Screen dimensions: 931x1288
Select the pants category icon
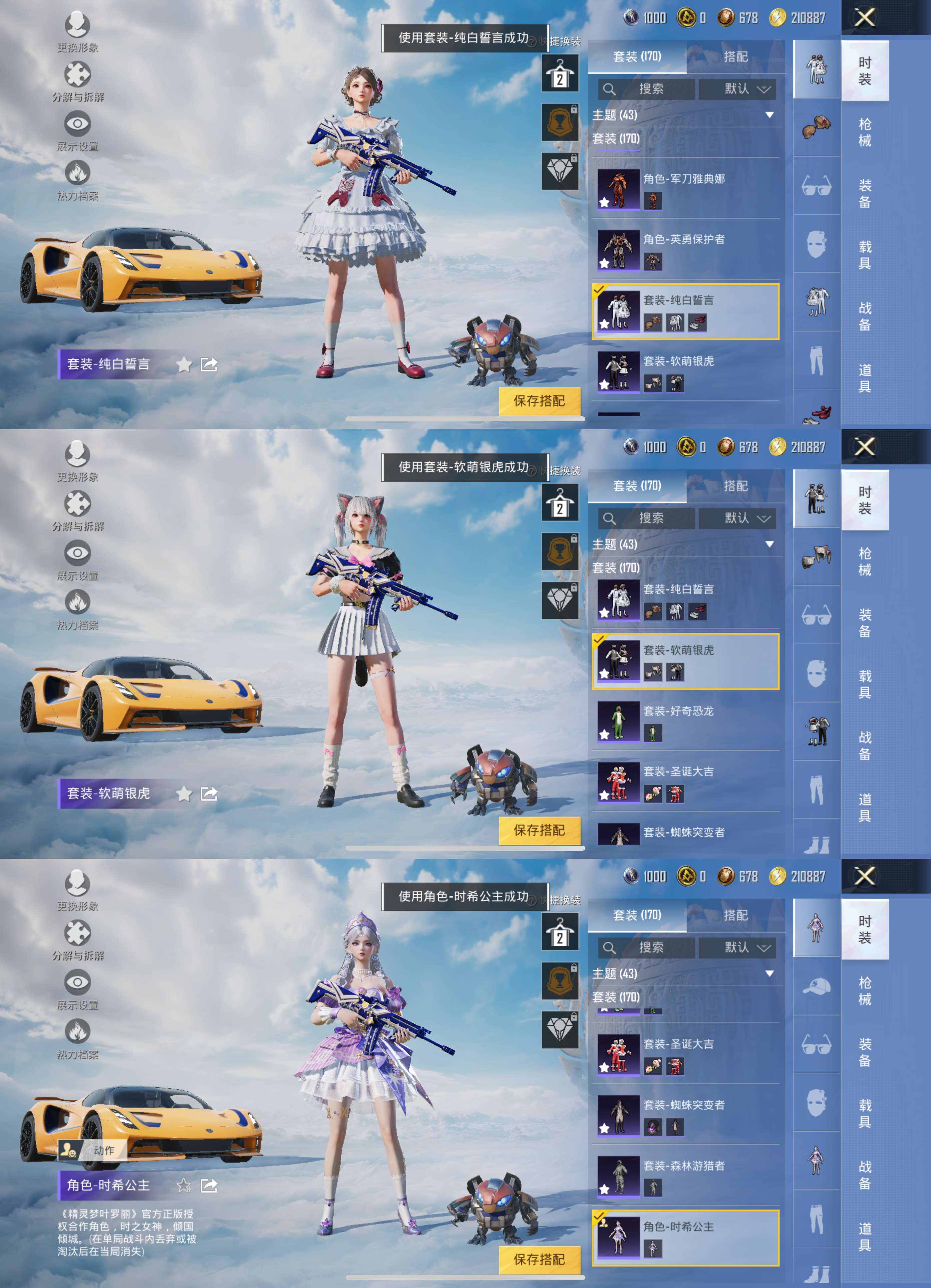click(x=816, y=361)
